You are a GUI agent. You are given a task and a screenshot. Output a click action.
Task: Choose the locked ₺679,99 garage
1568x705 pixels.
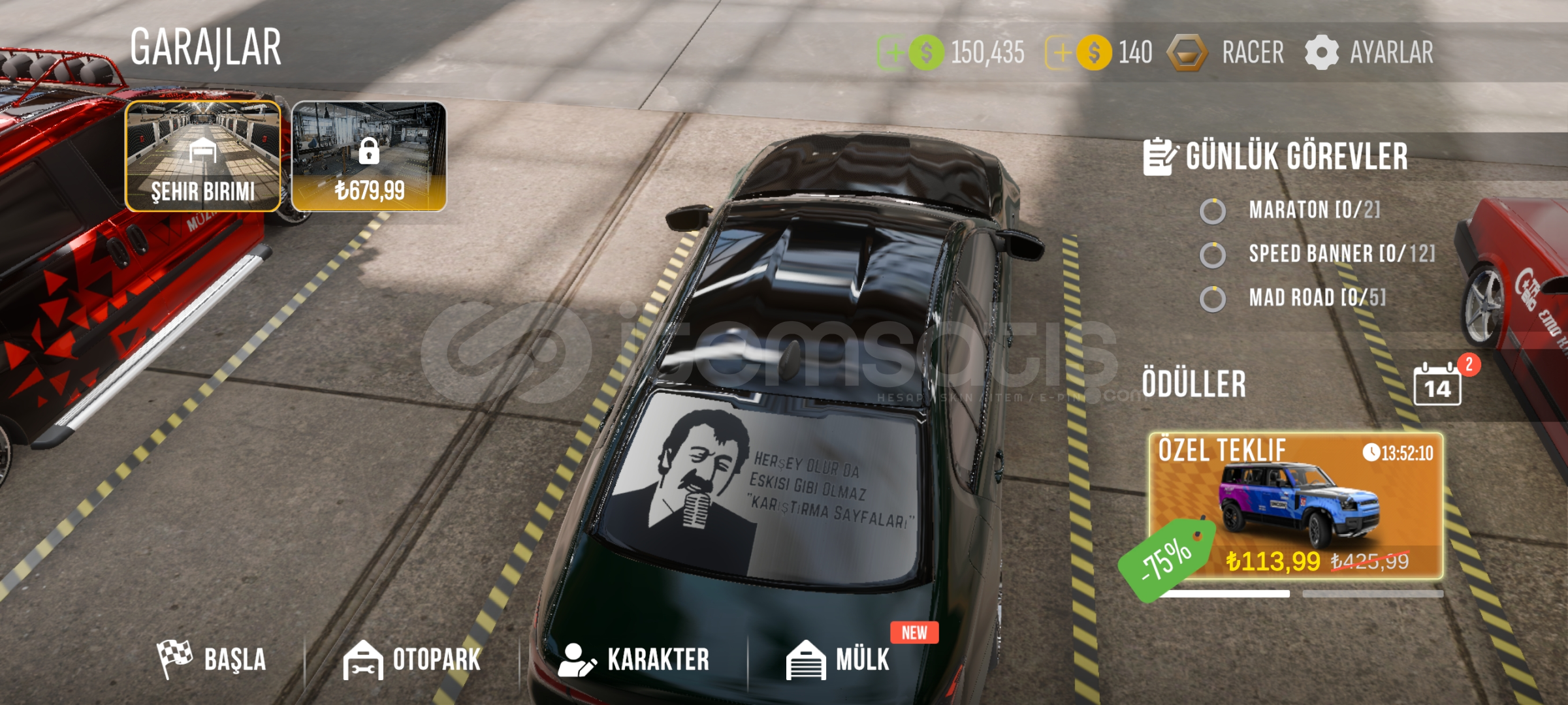[369, 156]
